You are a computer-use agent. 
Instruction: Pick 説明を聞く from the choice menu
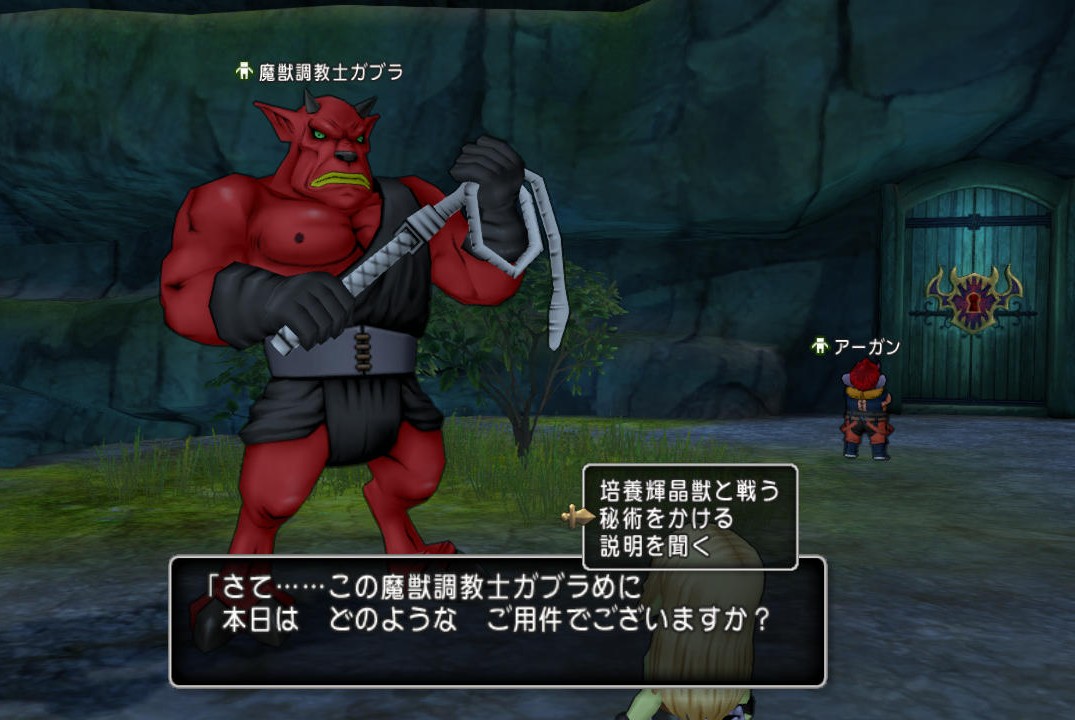(x=654, y=546)
